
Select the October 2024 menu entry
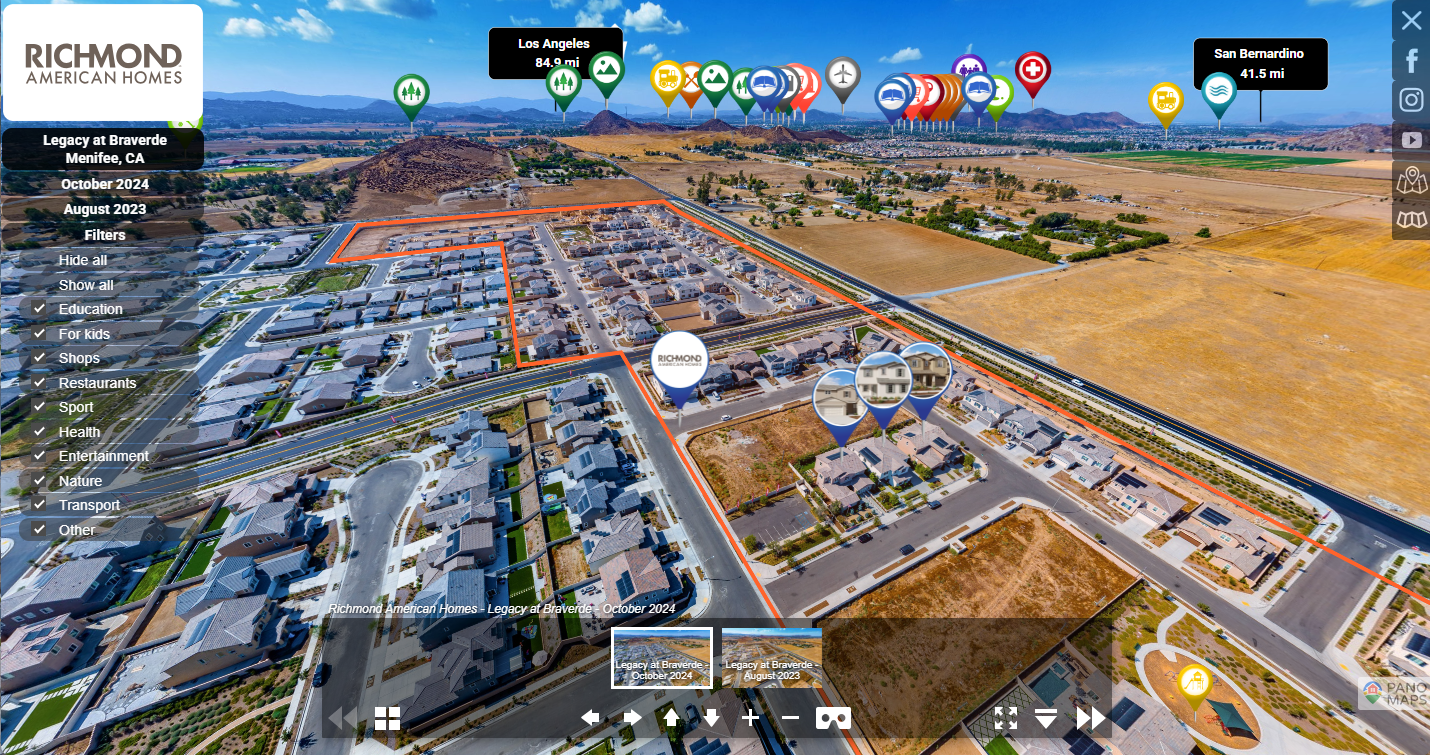[104, 184]
